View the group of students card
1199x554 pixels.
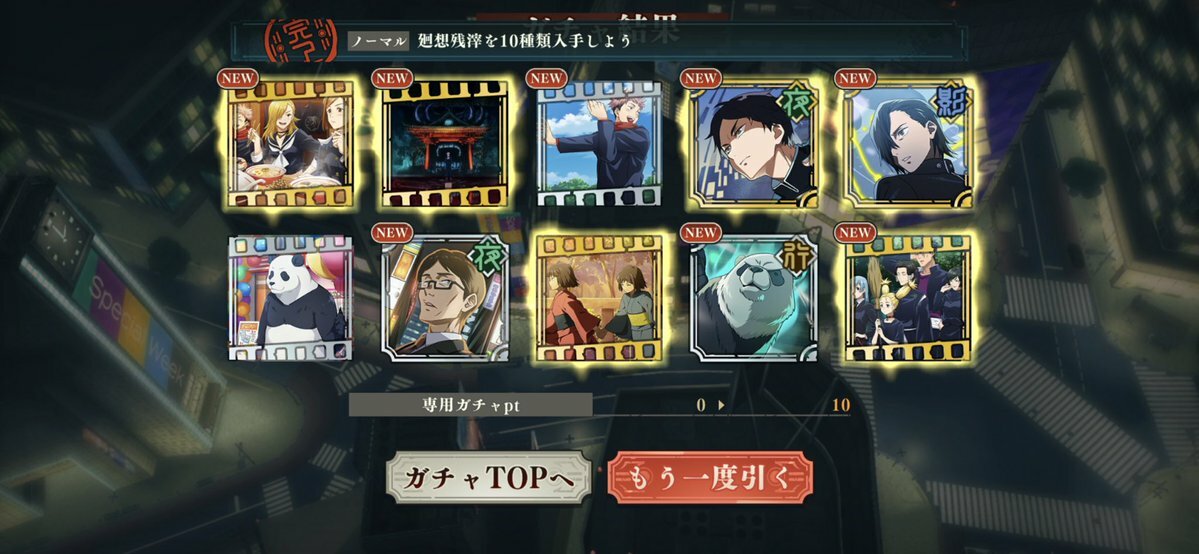pos(907,298)
